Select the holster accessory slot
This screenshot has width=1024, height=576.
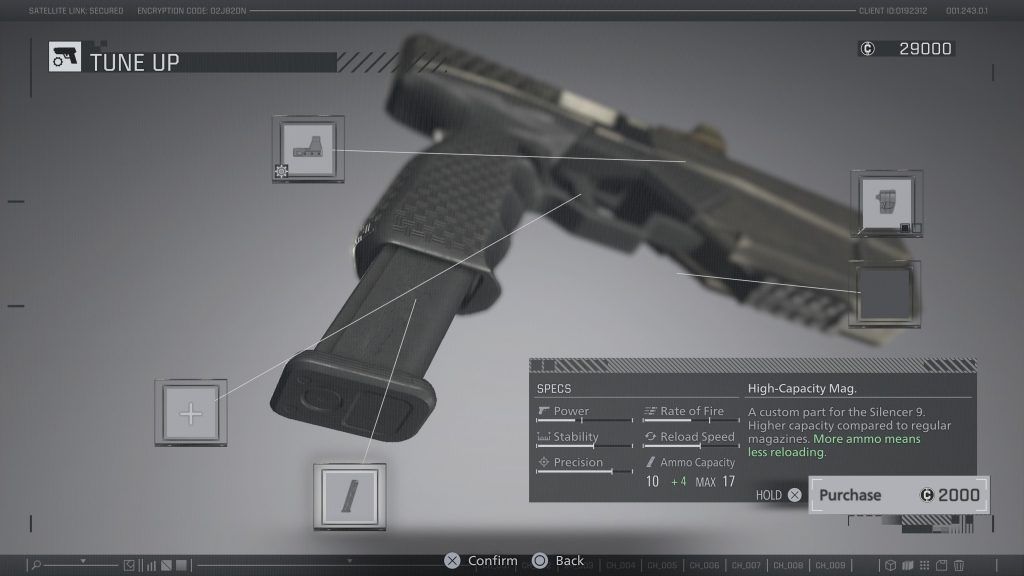click(x=886, y=204)
